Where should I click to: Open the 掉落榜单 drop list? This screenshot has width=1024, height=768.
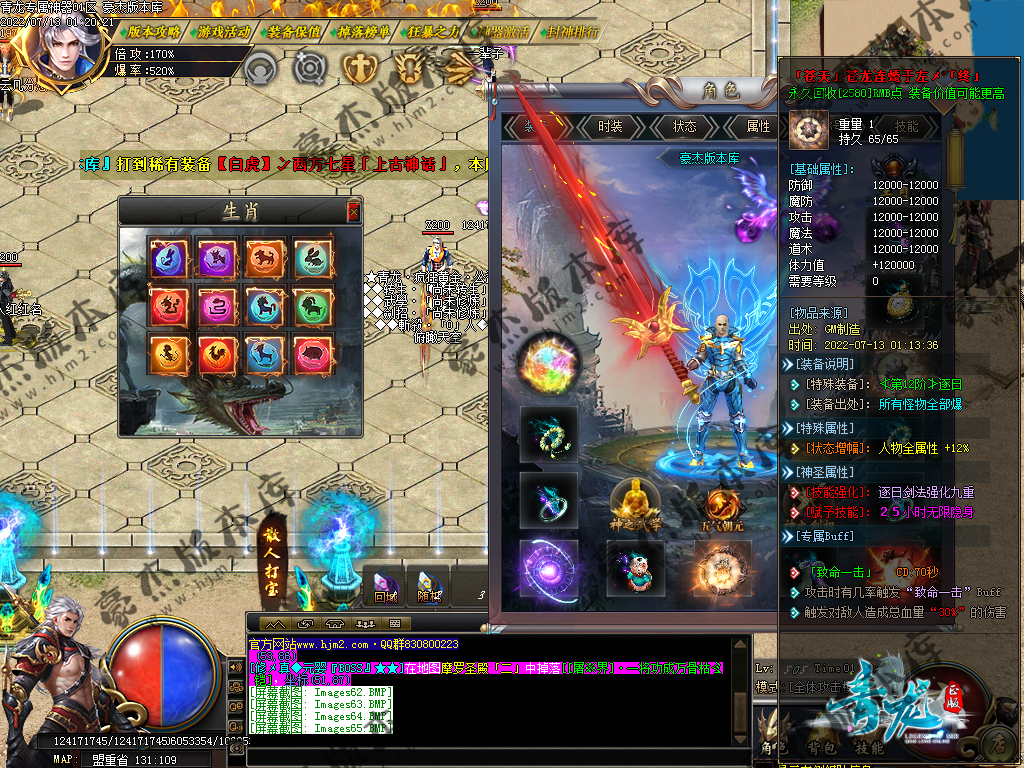click(364, 32)
